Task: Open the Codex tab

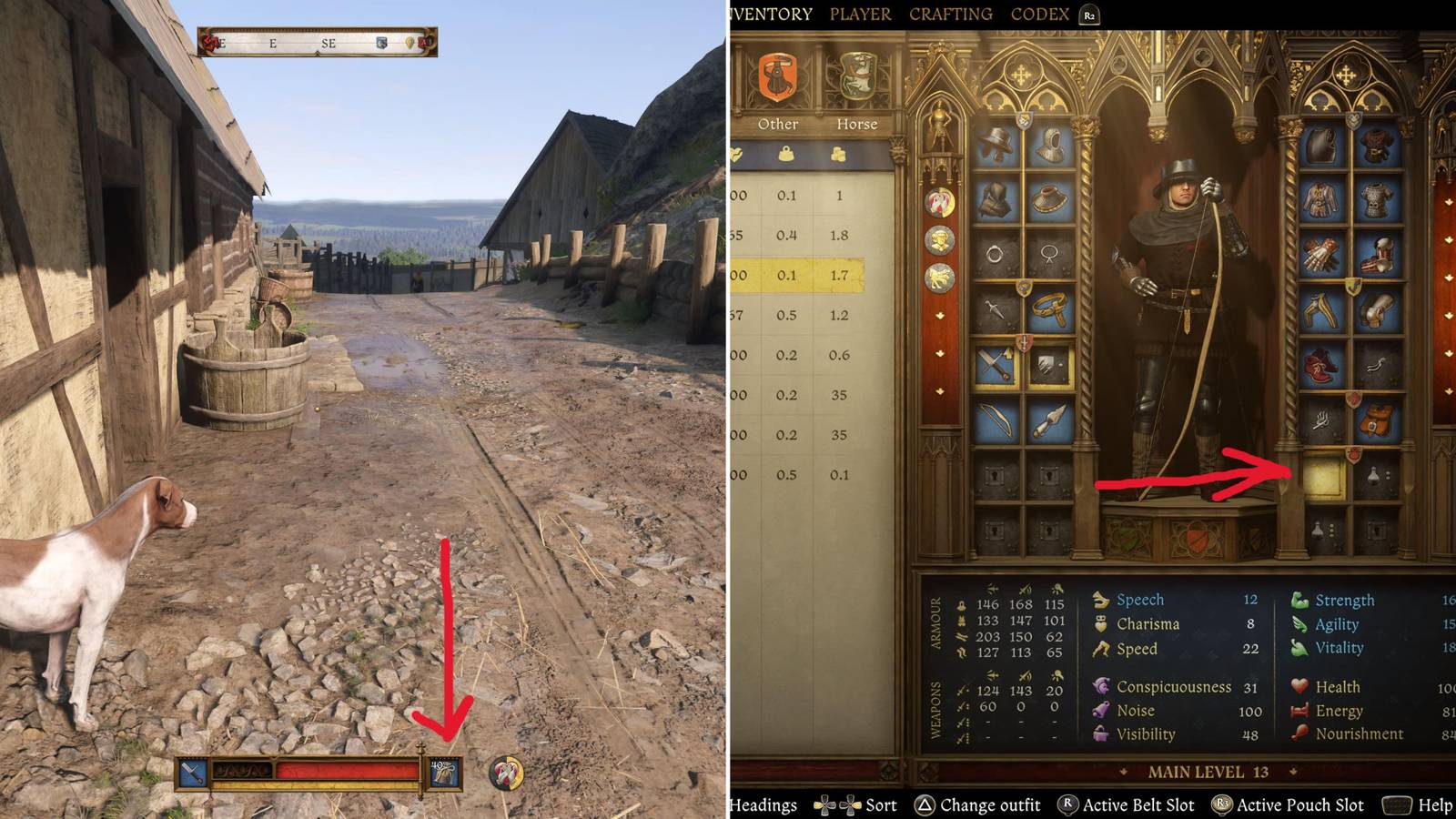Action: point(1040,14)
